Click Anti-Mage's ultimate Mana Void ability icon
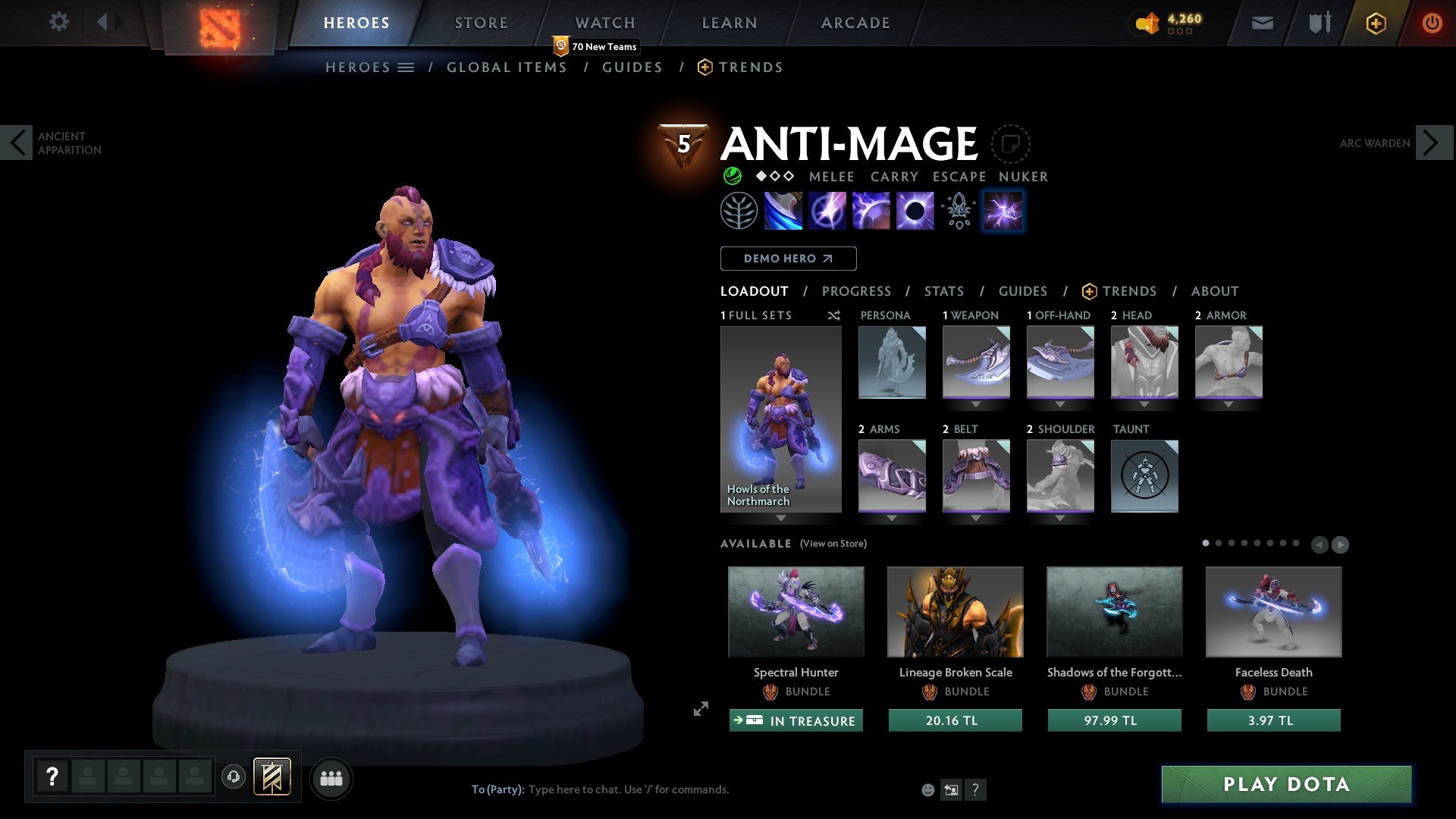 (916, 211)
